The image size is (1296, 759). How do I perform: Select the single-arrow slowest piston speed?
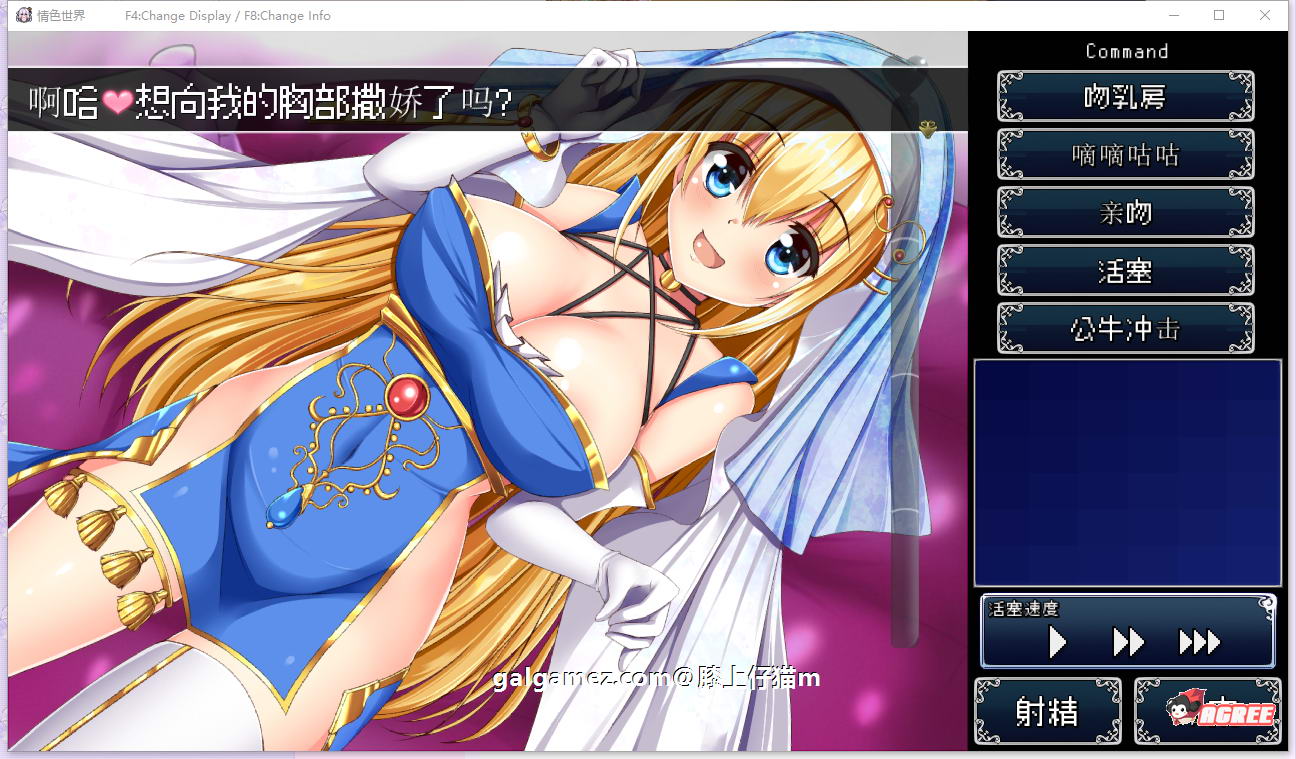(x=1059, y=643)
